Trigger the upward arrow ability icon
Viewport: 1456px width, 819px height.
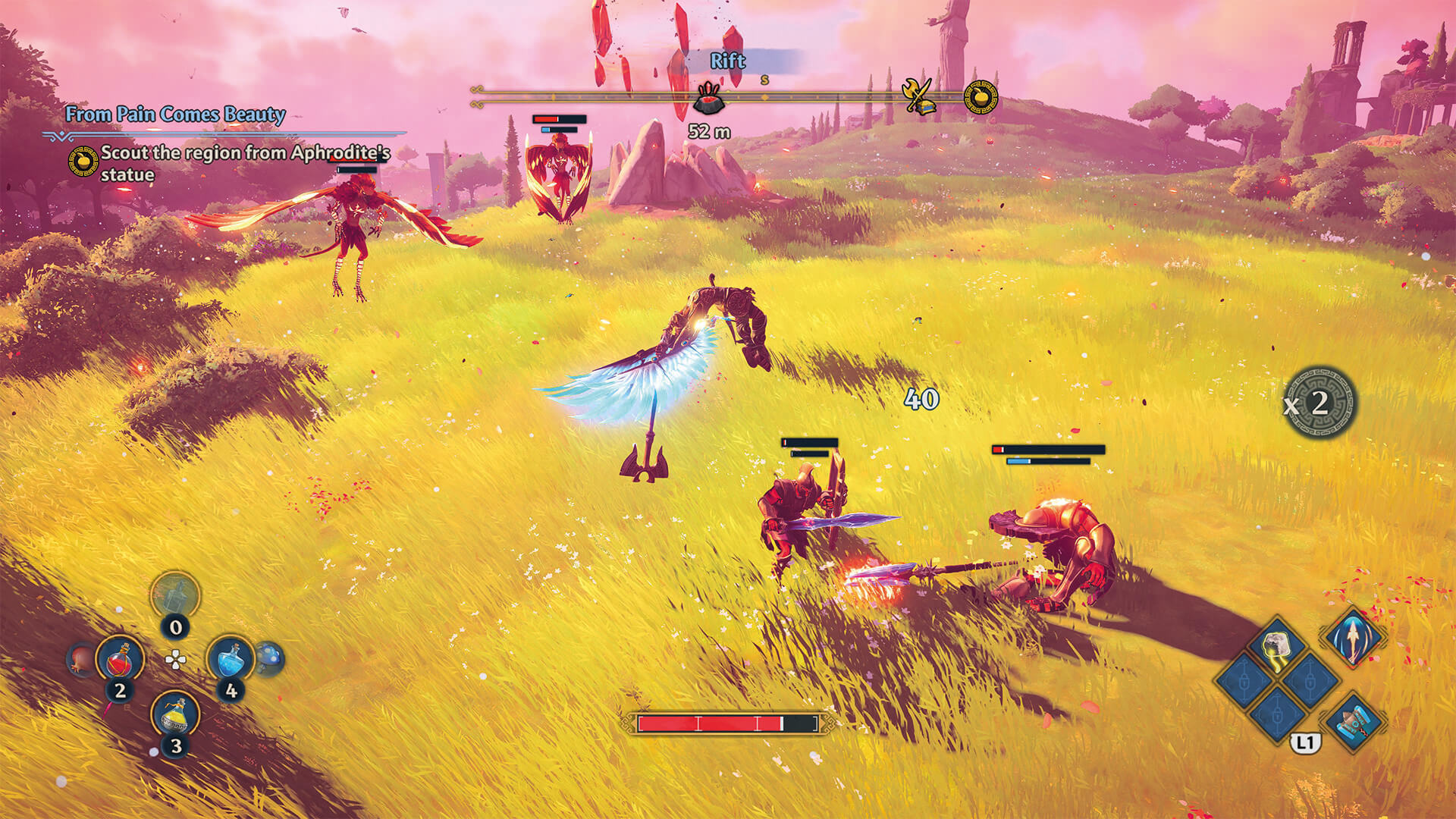tap(1353, 637)
